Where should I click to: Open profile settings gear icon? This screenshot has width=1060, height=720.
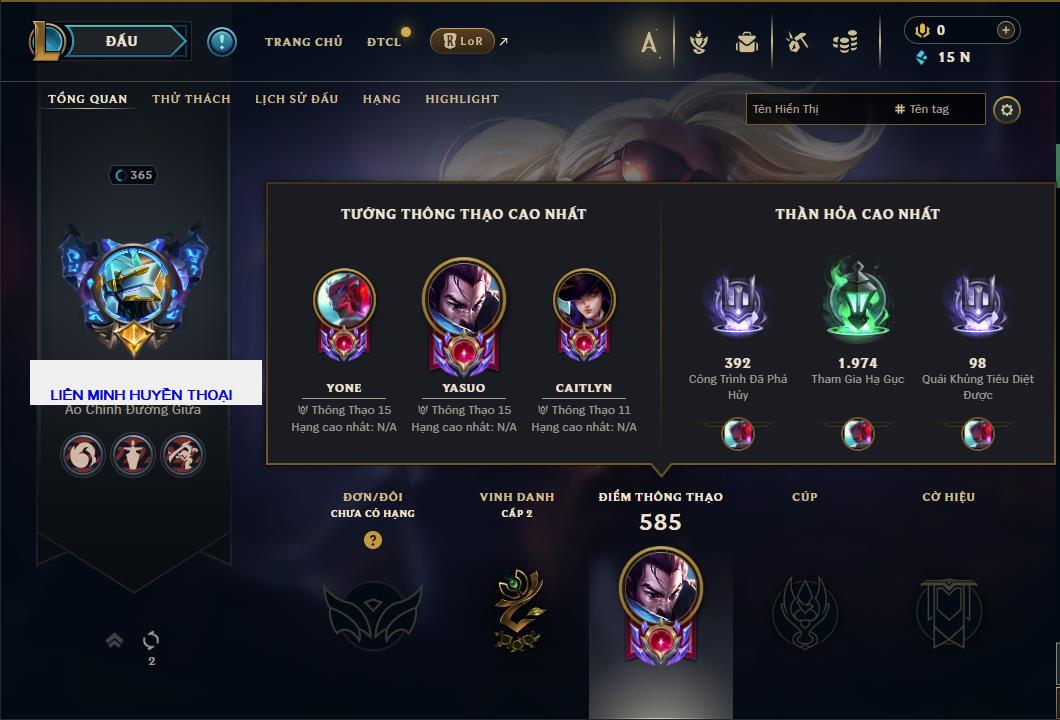click(1007, 109)
